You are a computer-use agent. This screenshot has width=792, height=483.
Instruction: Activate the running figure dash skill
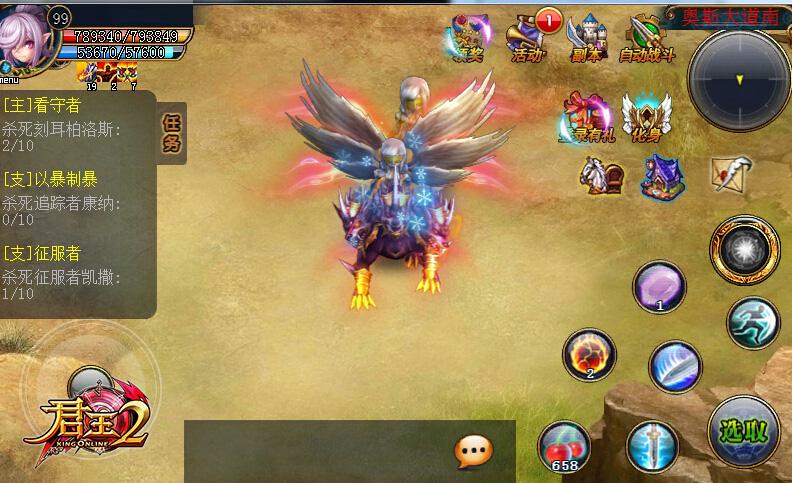[752, 322]
